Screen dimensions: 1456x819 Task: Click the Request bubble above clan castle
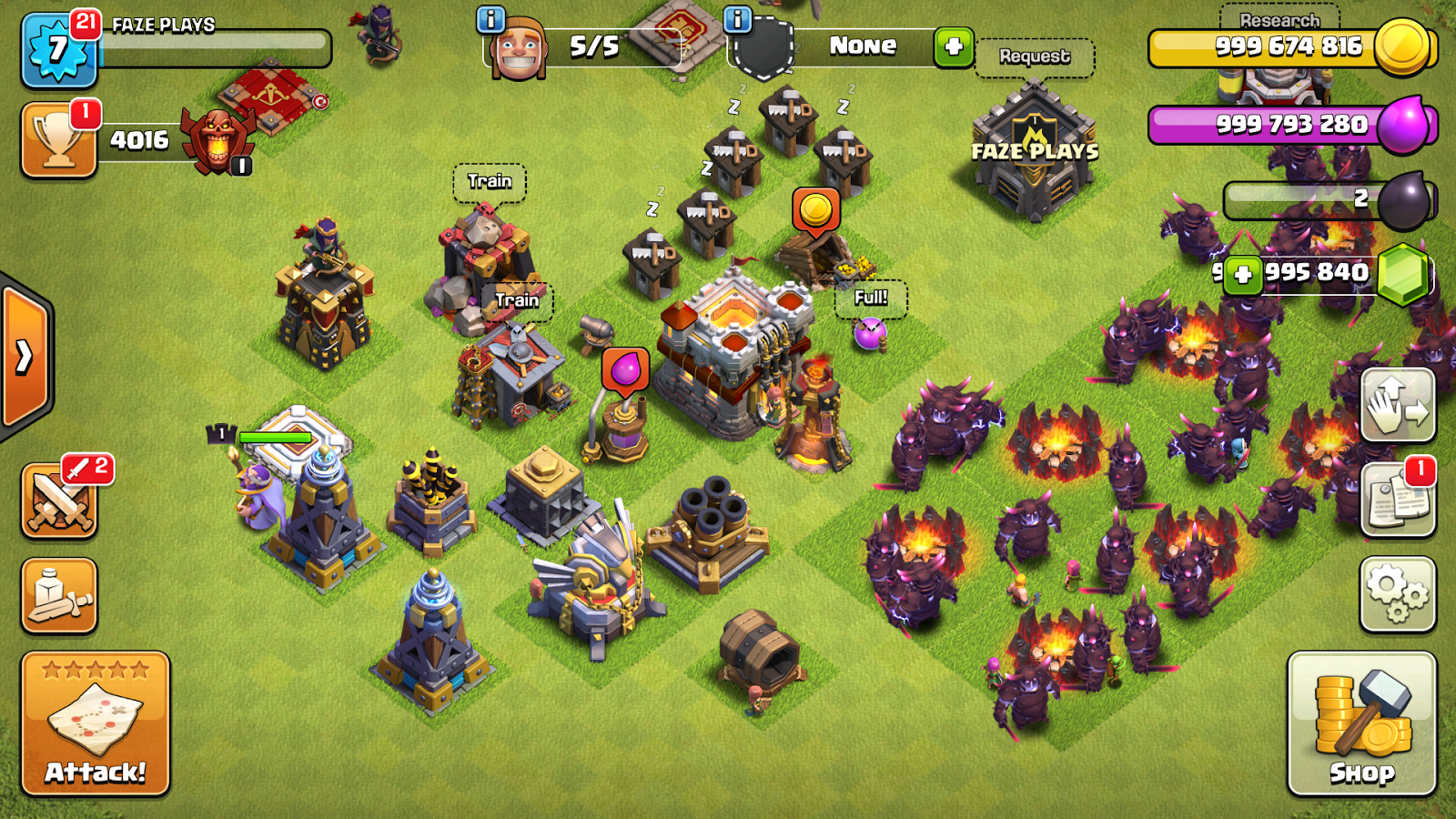point(1035,56)
